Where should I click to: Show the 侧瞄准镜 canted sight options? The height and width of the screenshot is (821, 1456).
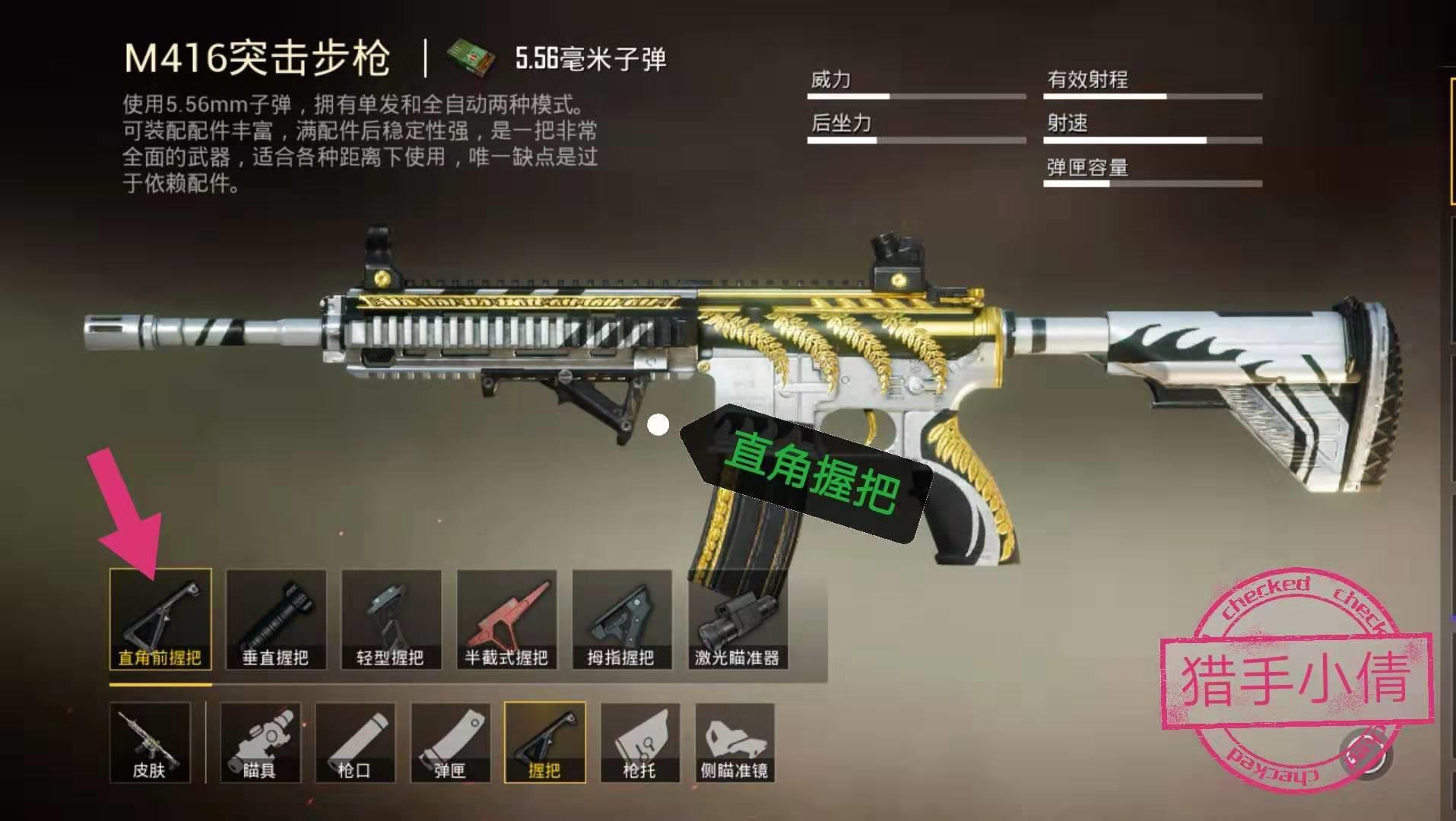pos(734,743)
